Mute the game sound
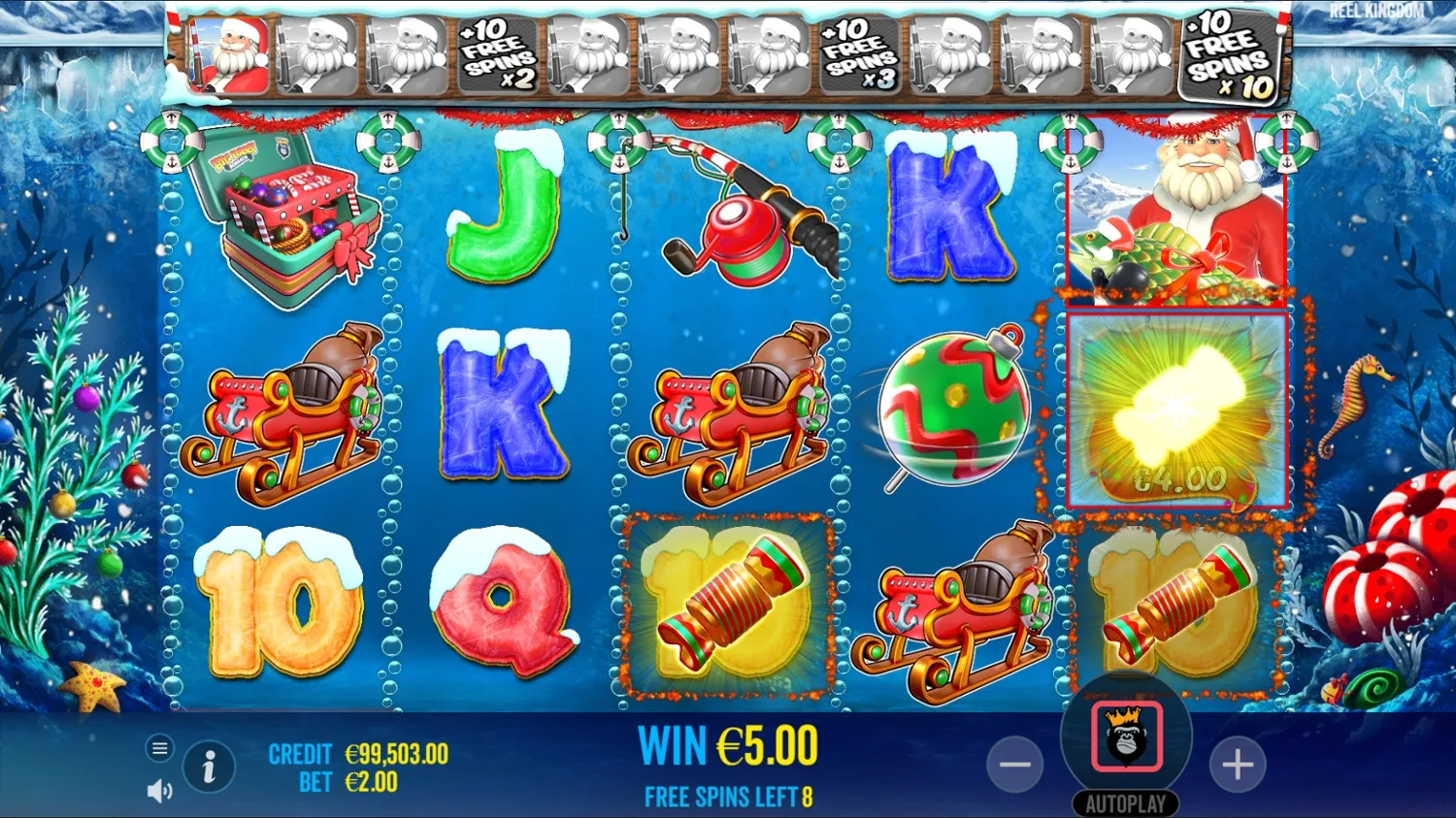 tap(158, 790)
